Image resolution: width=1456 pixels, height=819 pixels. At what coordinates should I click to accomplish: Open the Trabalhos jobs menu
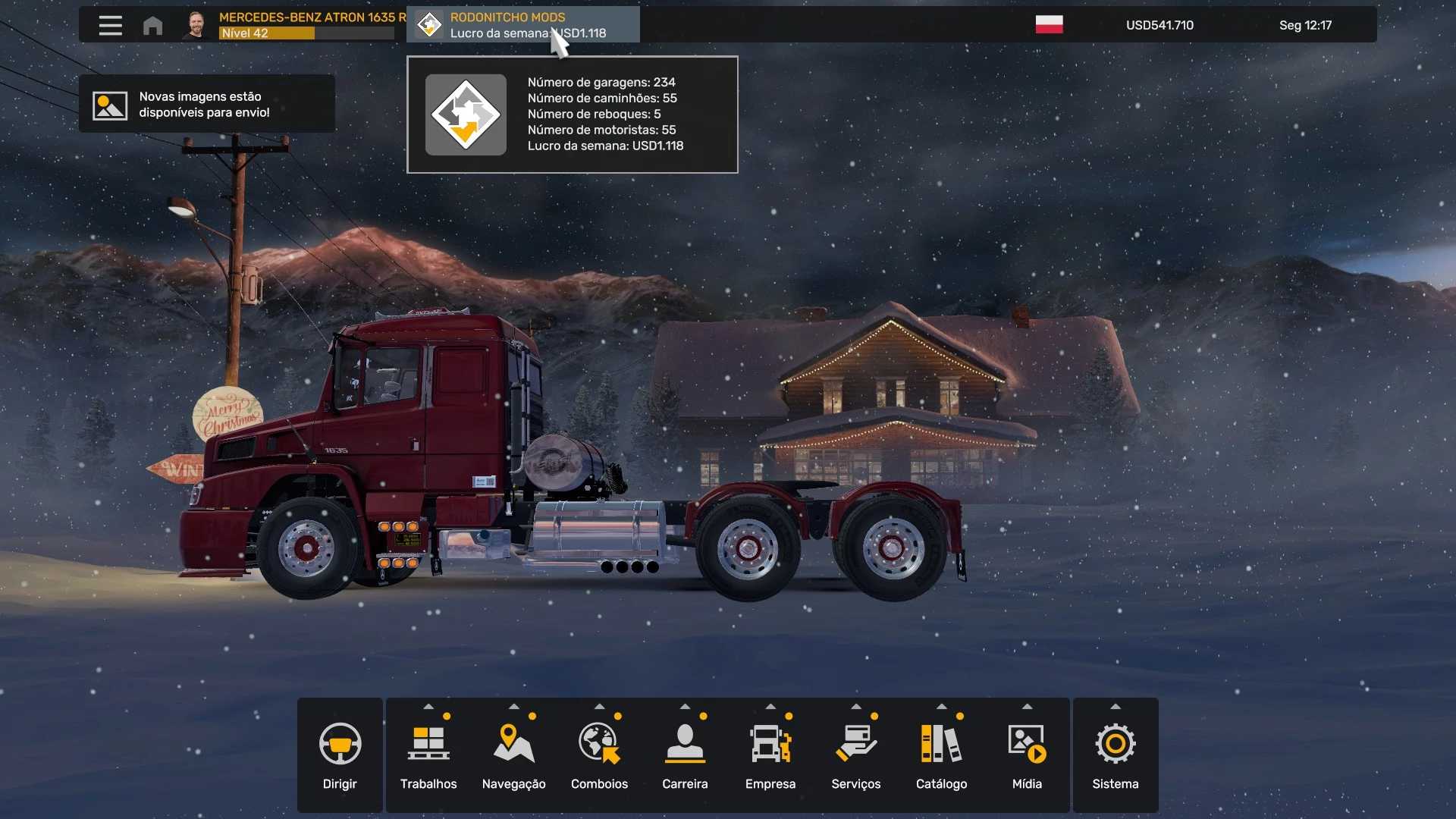(x=428, y=755)
